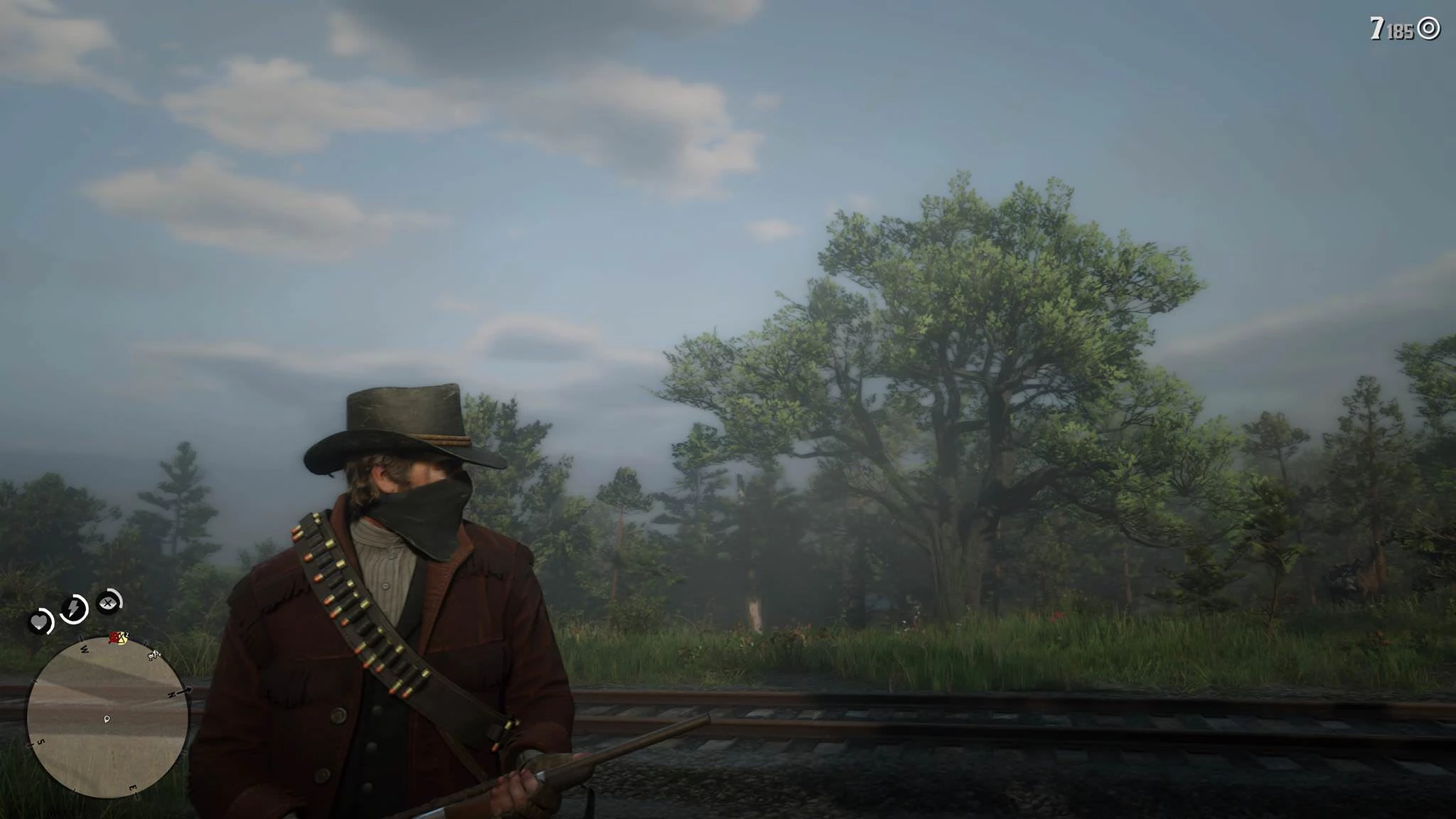1456x819 pixels.
Task: Click the yellow camp tent marker on minimap
Action: click(122, 638)
